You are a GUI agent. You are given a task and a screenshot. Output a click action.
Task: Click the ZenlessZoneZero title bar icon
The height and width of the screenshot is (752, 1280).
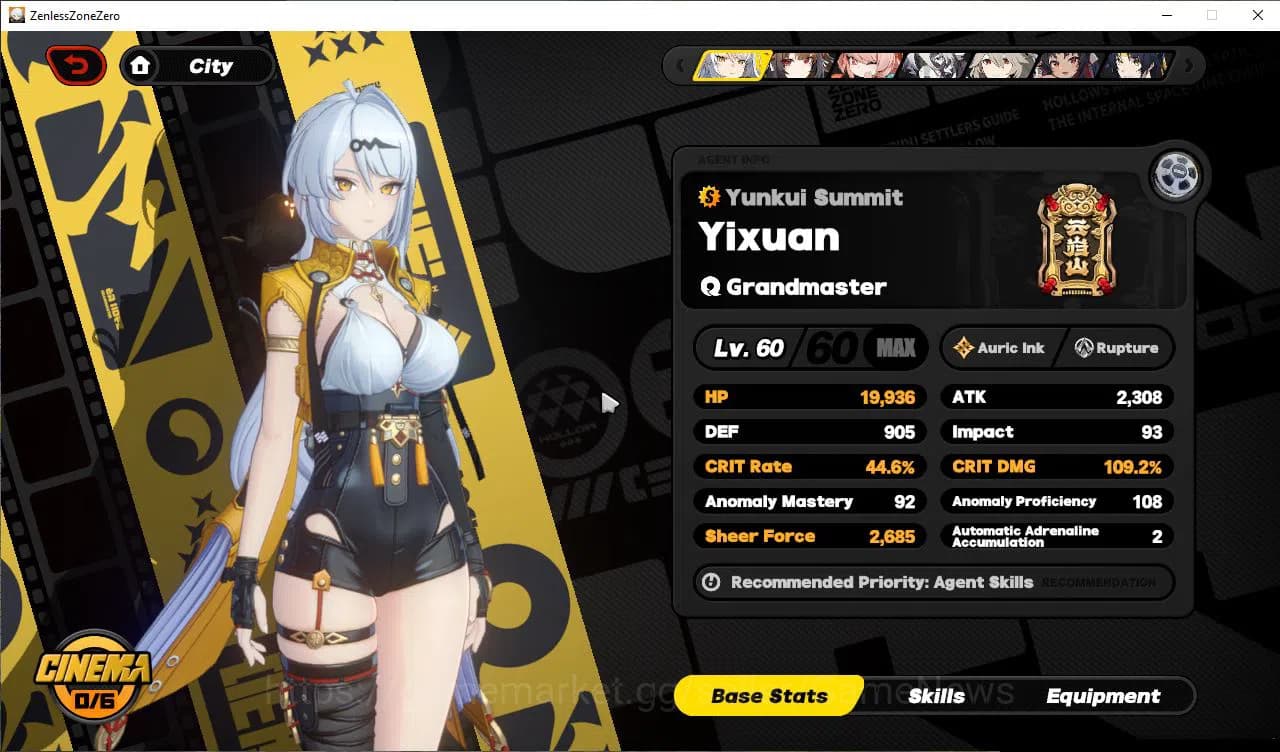(15, 15)
